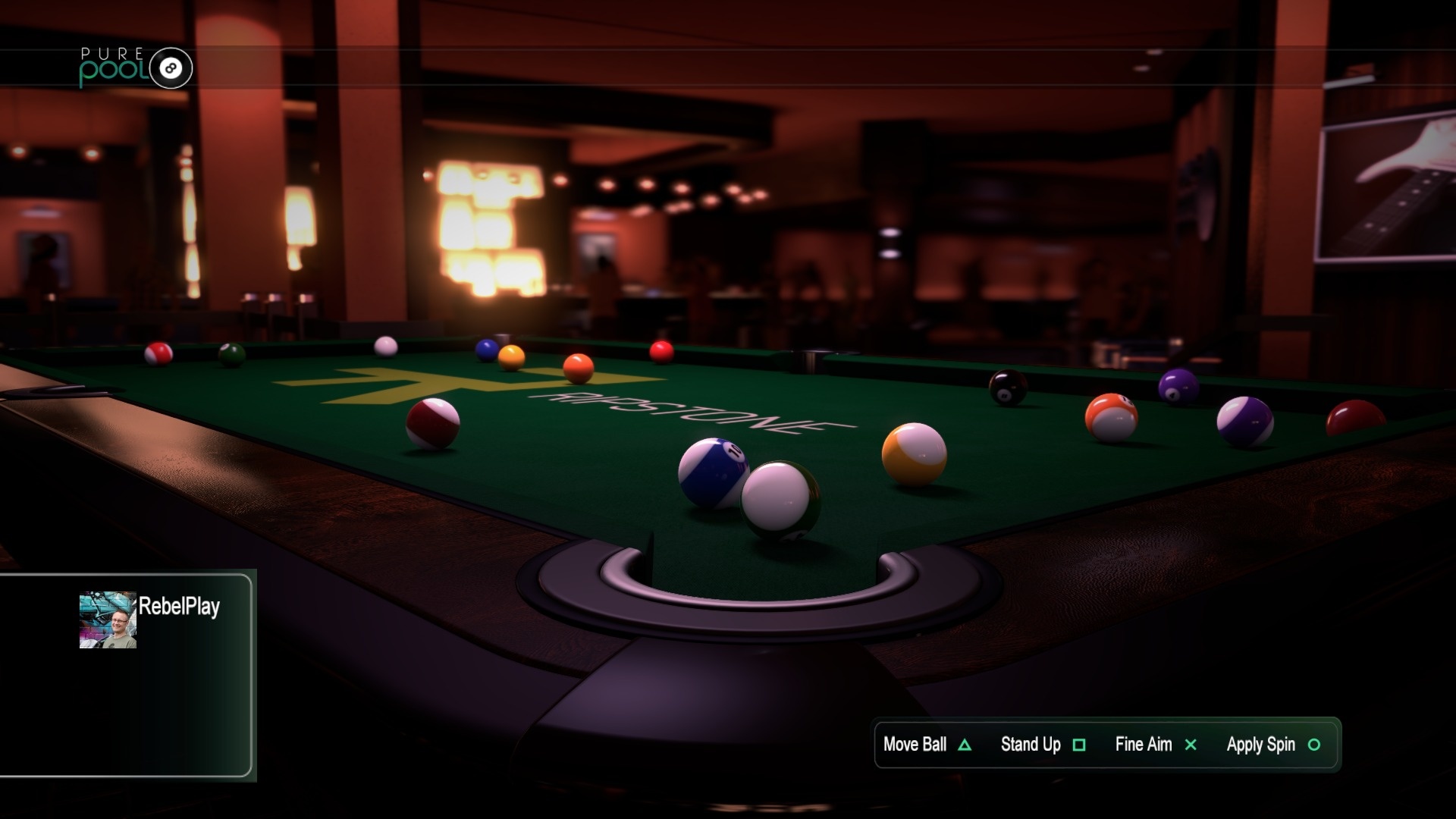Click the Pure Pool logo text
This screenshot has height=819, width=1456.
click(115, 67)
